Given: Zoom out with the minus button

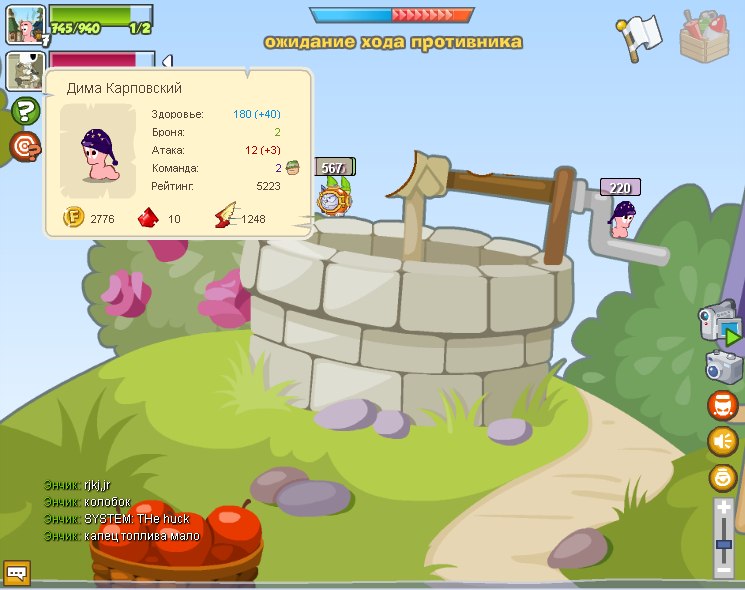Looking at the screenshot, I should coord(725,570).
